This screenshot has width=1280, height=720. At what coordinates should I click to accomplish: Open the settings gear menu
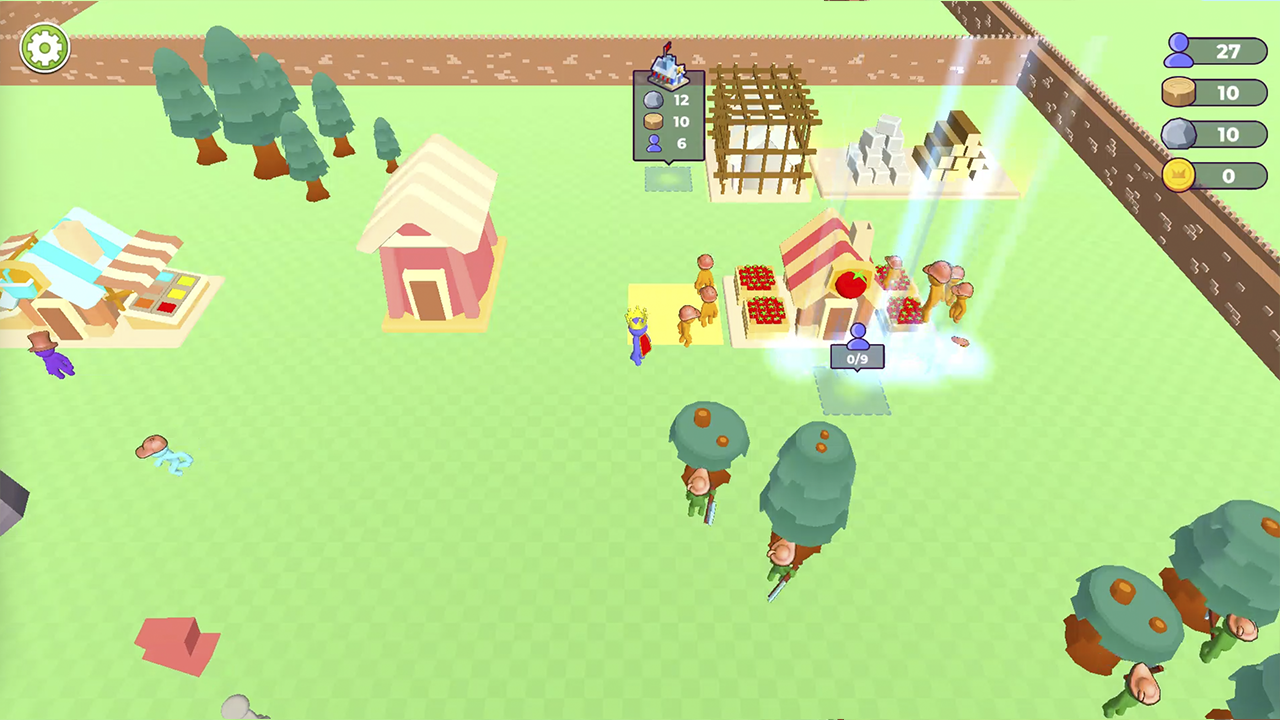click(44, 47)
